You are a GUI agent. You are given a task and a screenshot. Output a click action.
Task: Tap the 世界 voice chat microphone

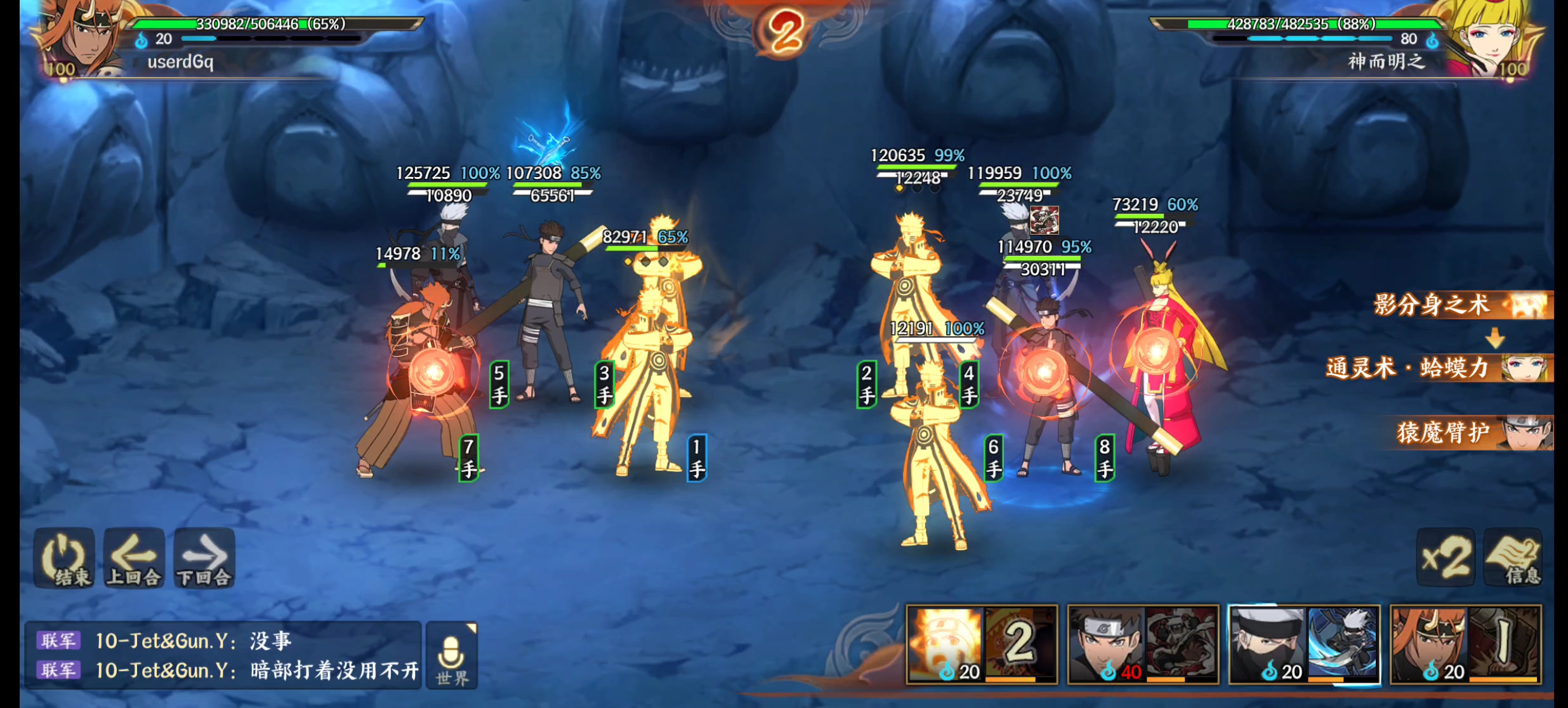452,656
